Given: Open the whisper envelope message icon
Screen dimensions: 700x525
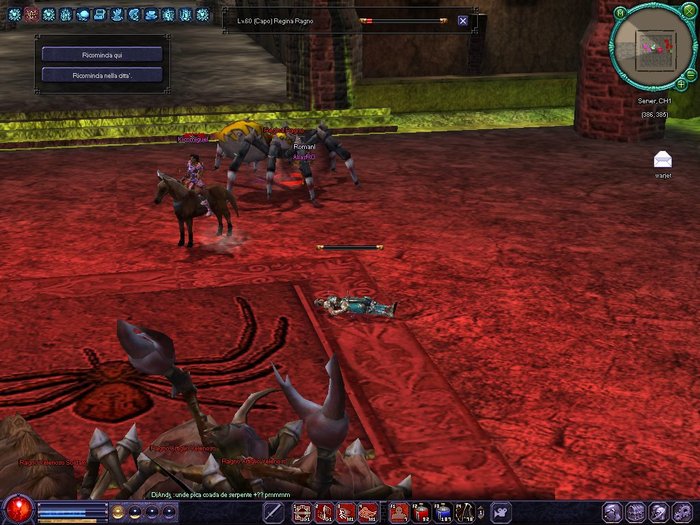Looking at the screenshot, I should click(662, 160).
